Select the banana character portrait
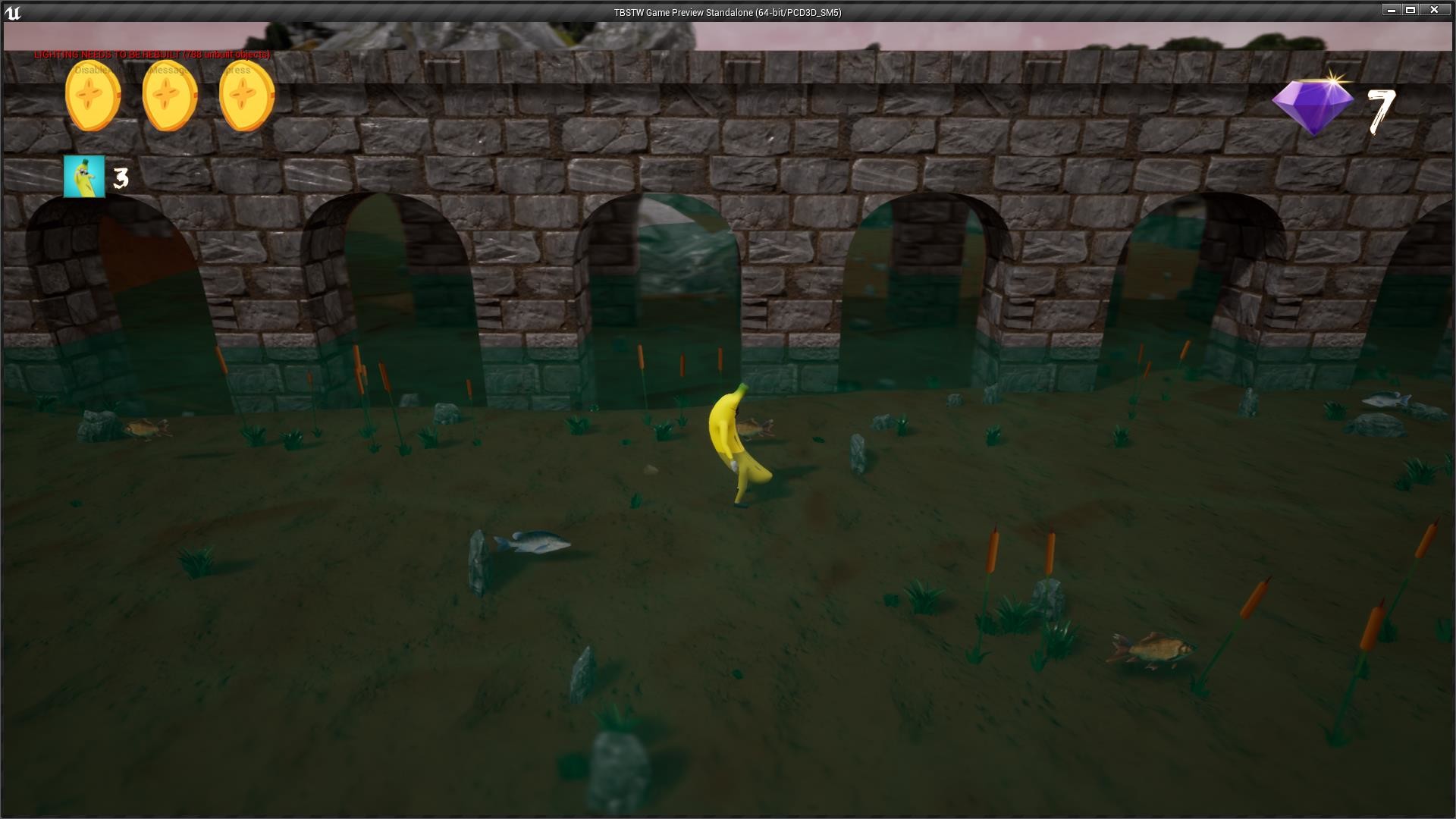Image resolution: width=1456 pixels, height=819 pixels. click(85, 176)
